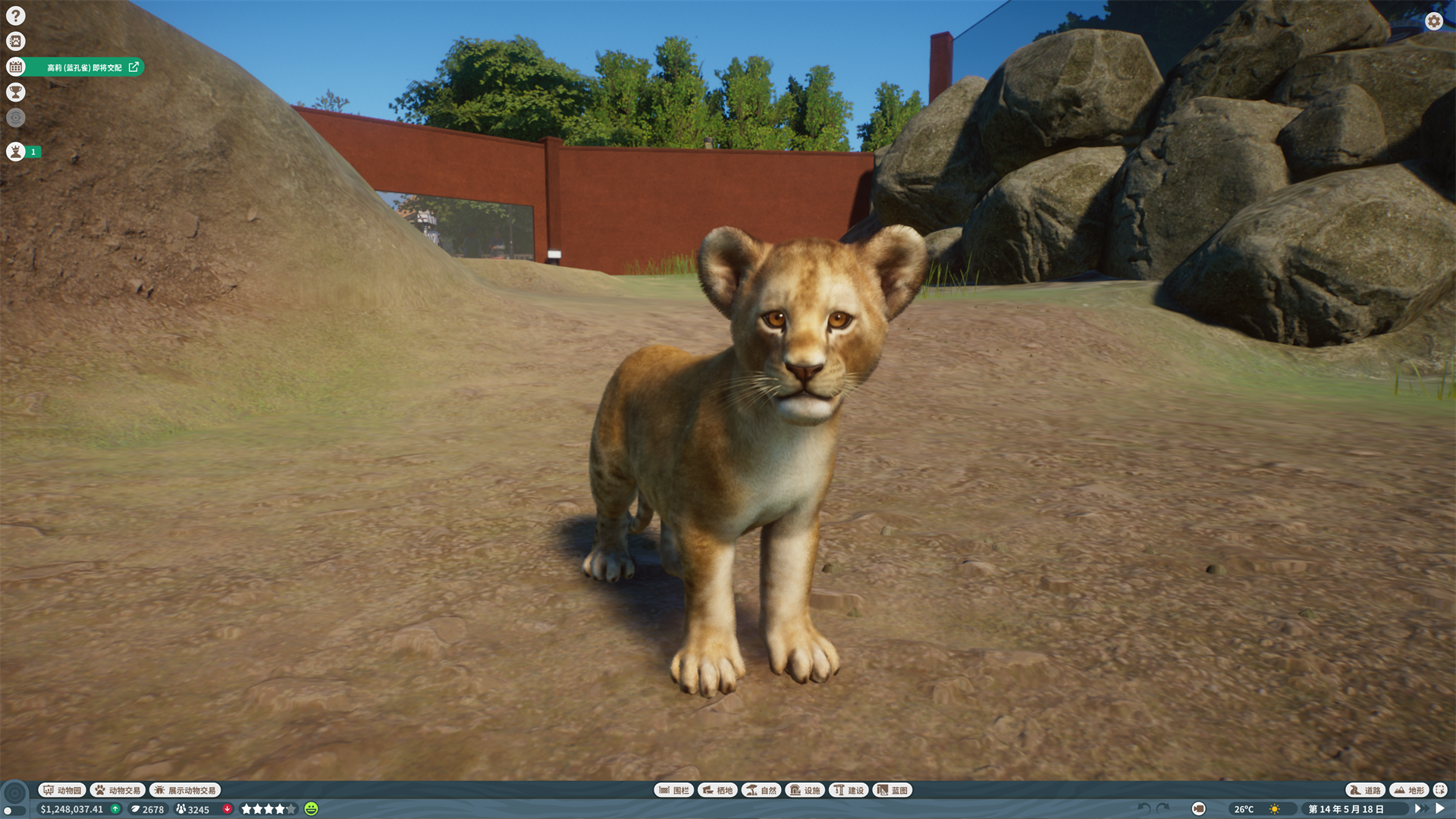Open the Construction (建设) menu

(849, 789)
